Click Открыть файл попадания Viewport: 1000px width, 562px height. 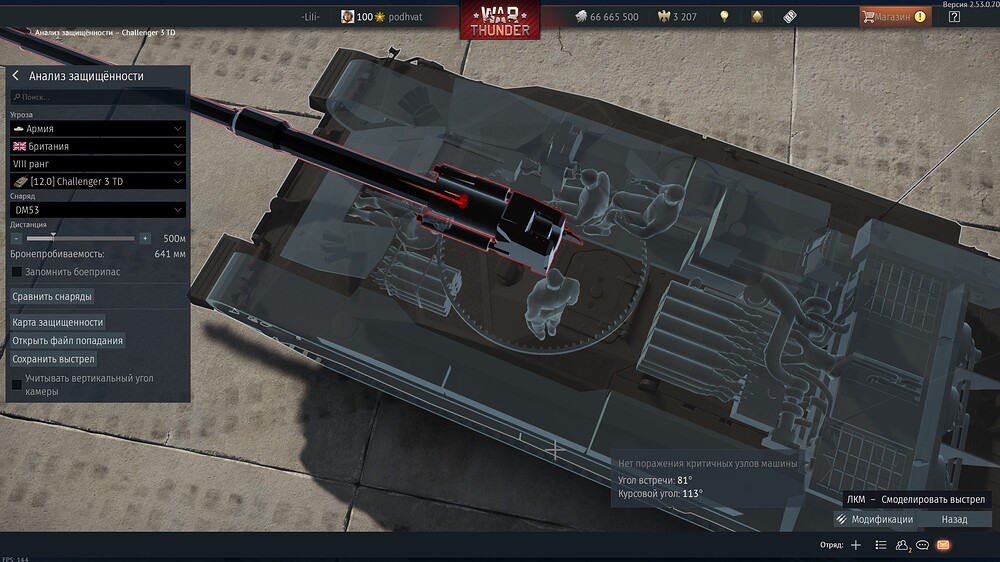click(67, 340)
